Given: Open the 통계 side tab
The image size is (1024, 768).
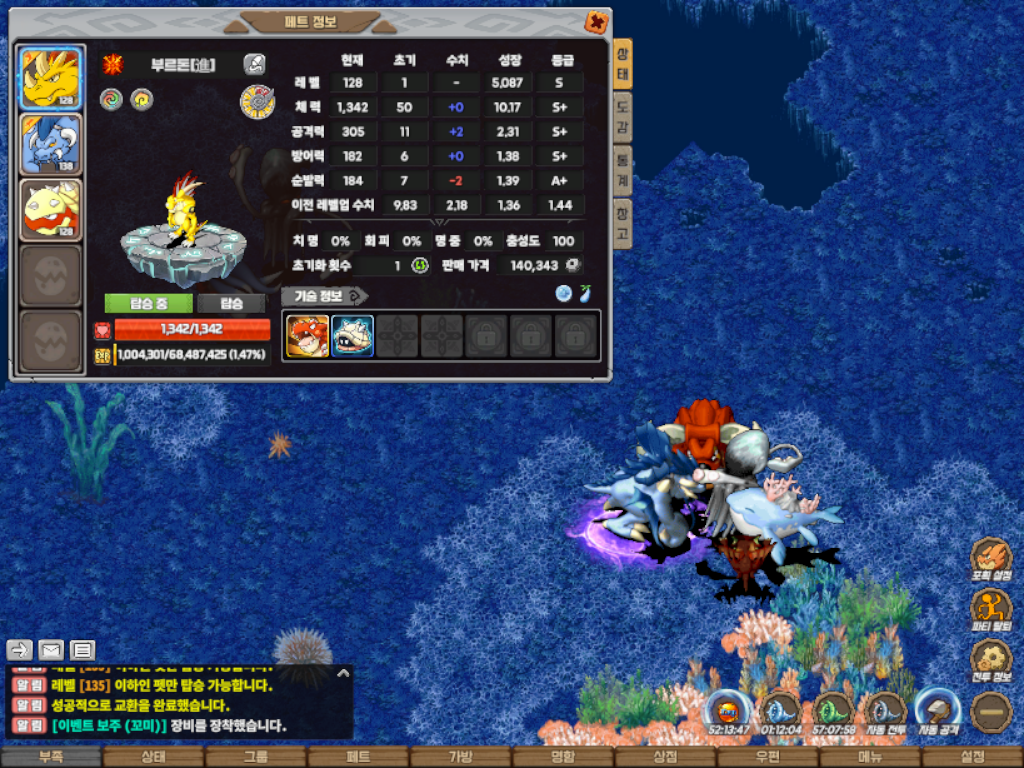Looking at the screenshot, I should point(622,168).
